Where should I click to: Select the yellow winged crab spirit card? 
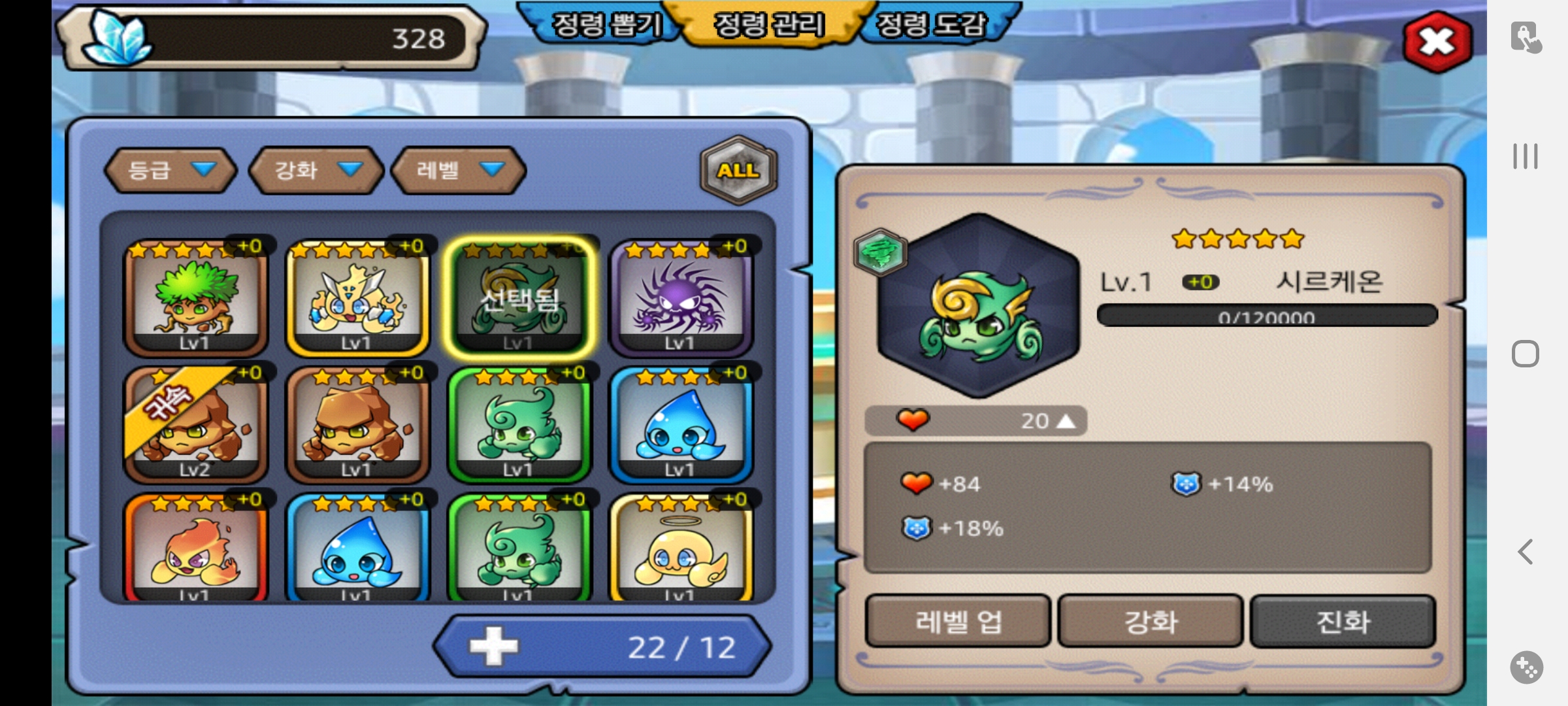[357, 297]
